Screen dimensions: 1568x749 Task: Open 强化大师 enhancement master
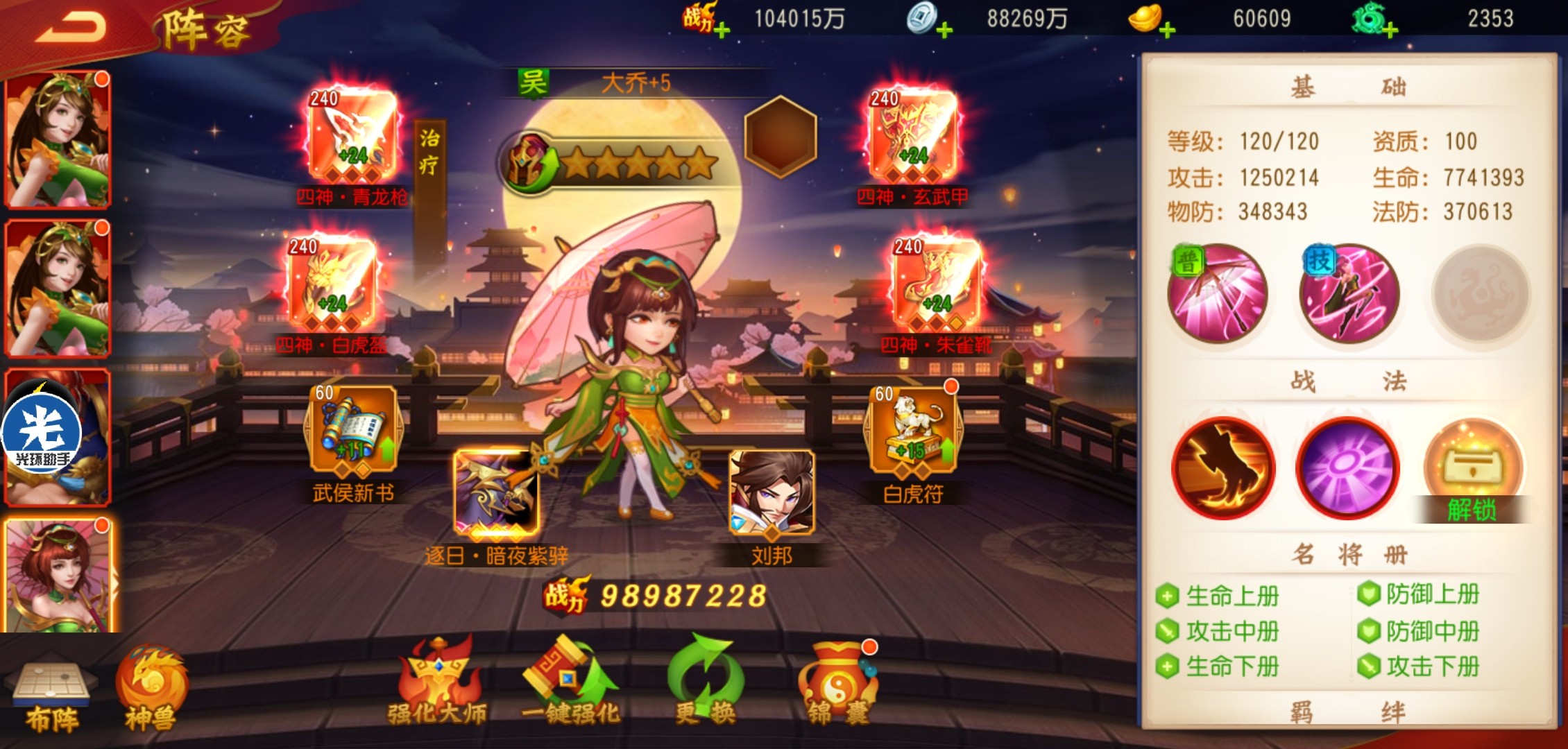point(437,683)
